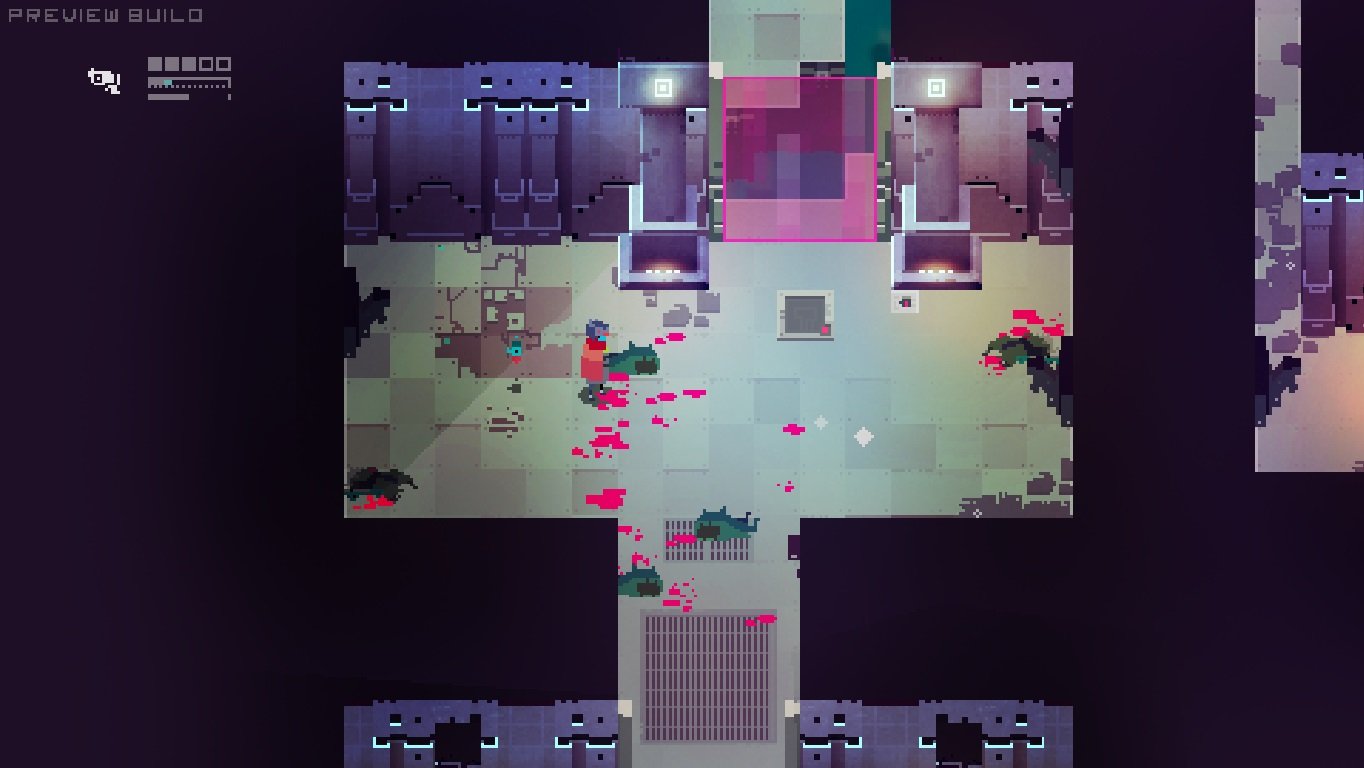Click the red button on the terminal panel
This screenshot has height=768, width=1364.
pos(825,330)
